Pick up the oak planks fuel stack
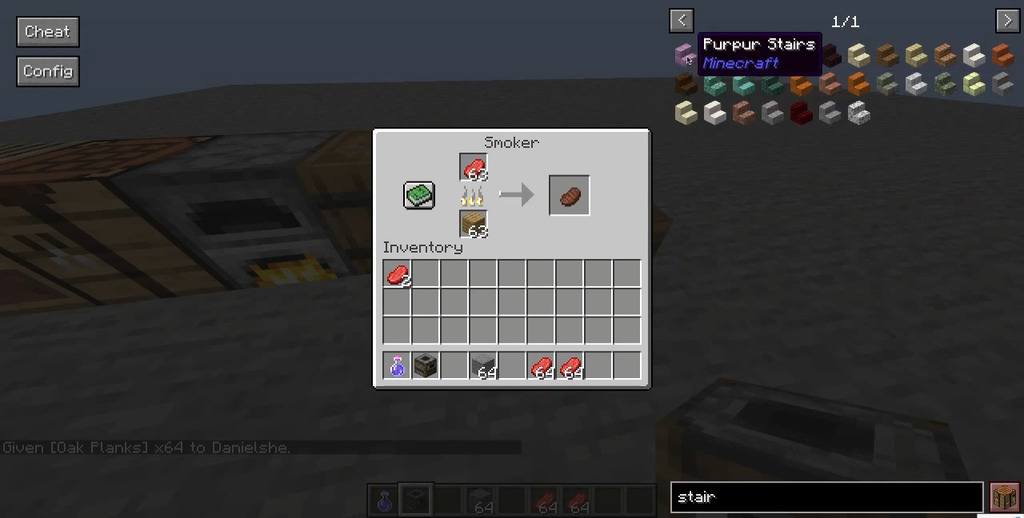Screen dimensions: 1024x518 (x=474, y=224)
